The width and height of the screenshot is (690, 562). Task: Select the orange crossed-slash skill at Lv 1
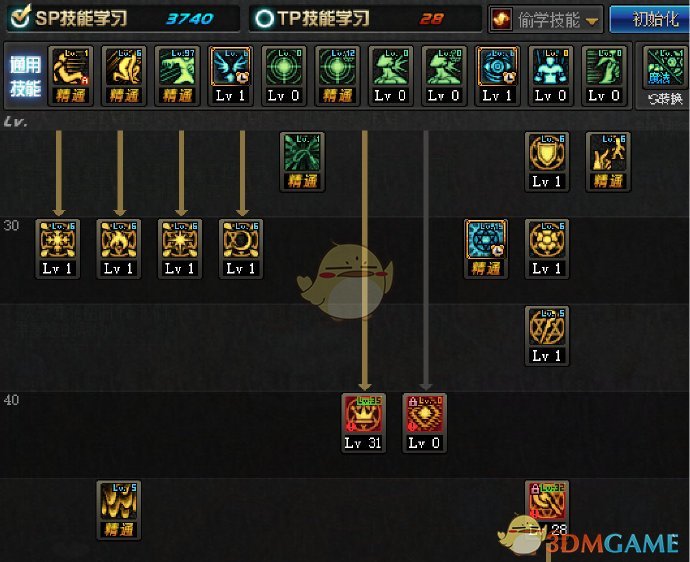(x=547, y=327)
